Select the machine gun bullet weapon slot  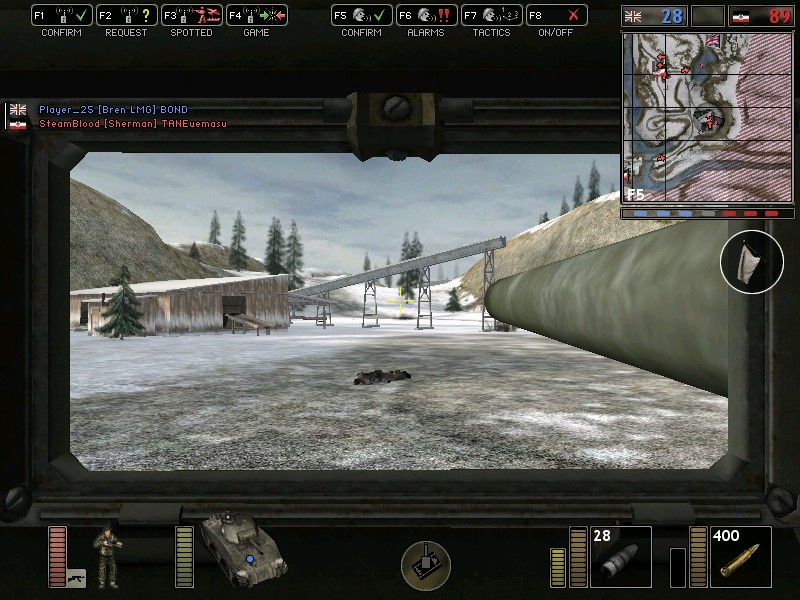coord(741,557)
